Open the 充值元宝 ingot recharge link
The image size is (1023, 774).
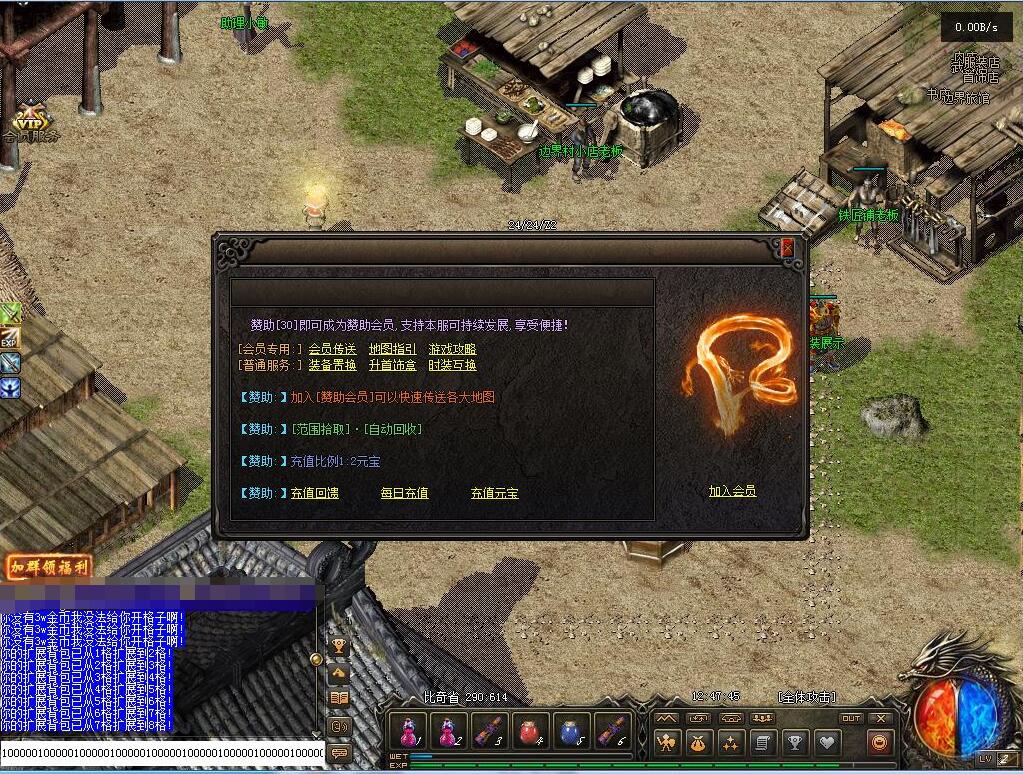click(494, 493)
